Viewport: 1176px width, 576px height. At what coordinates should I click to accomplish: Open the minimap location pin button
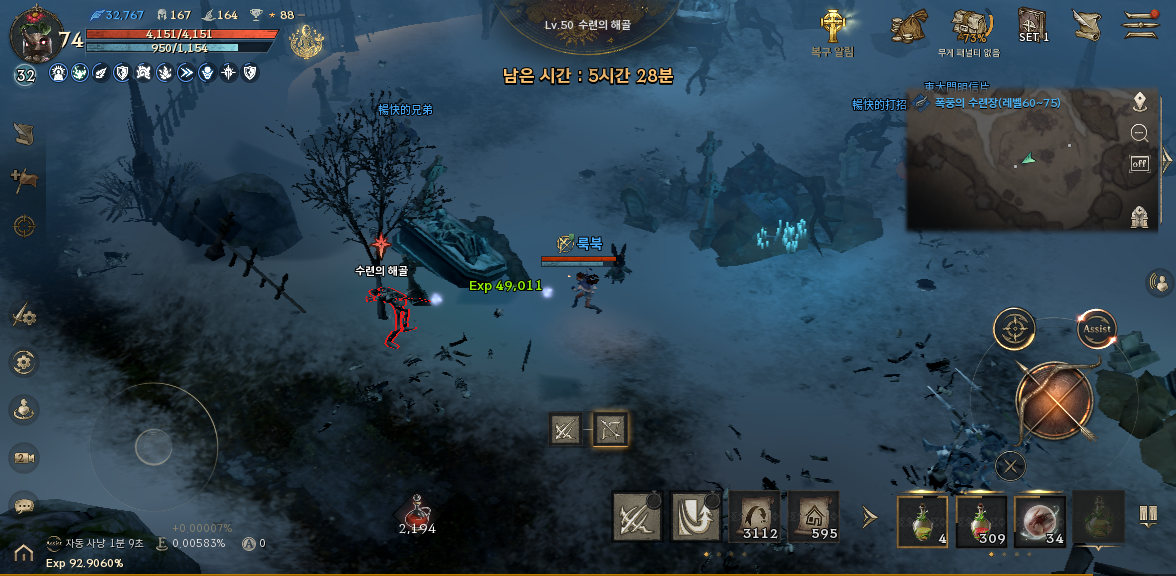click(x=1139, y=101)
